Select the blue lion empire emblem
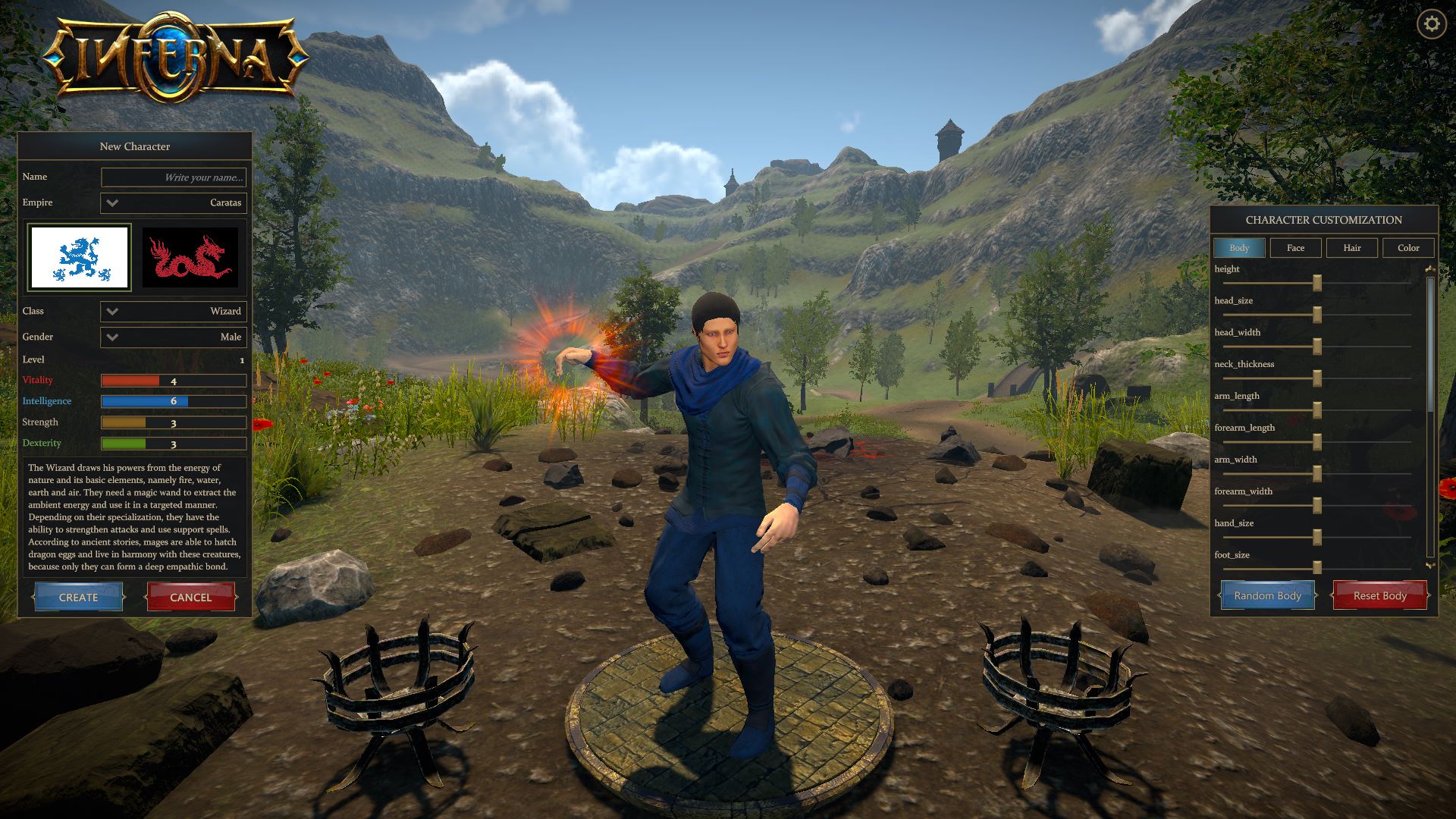The width and height of the screenshot is (1456, 819). click(x=79, y=256)
